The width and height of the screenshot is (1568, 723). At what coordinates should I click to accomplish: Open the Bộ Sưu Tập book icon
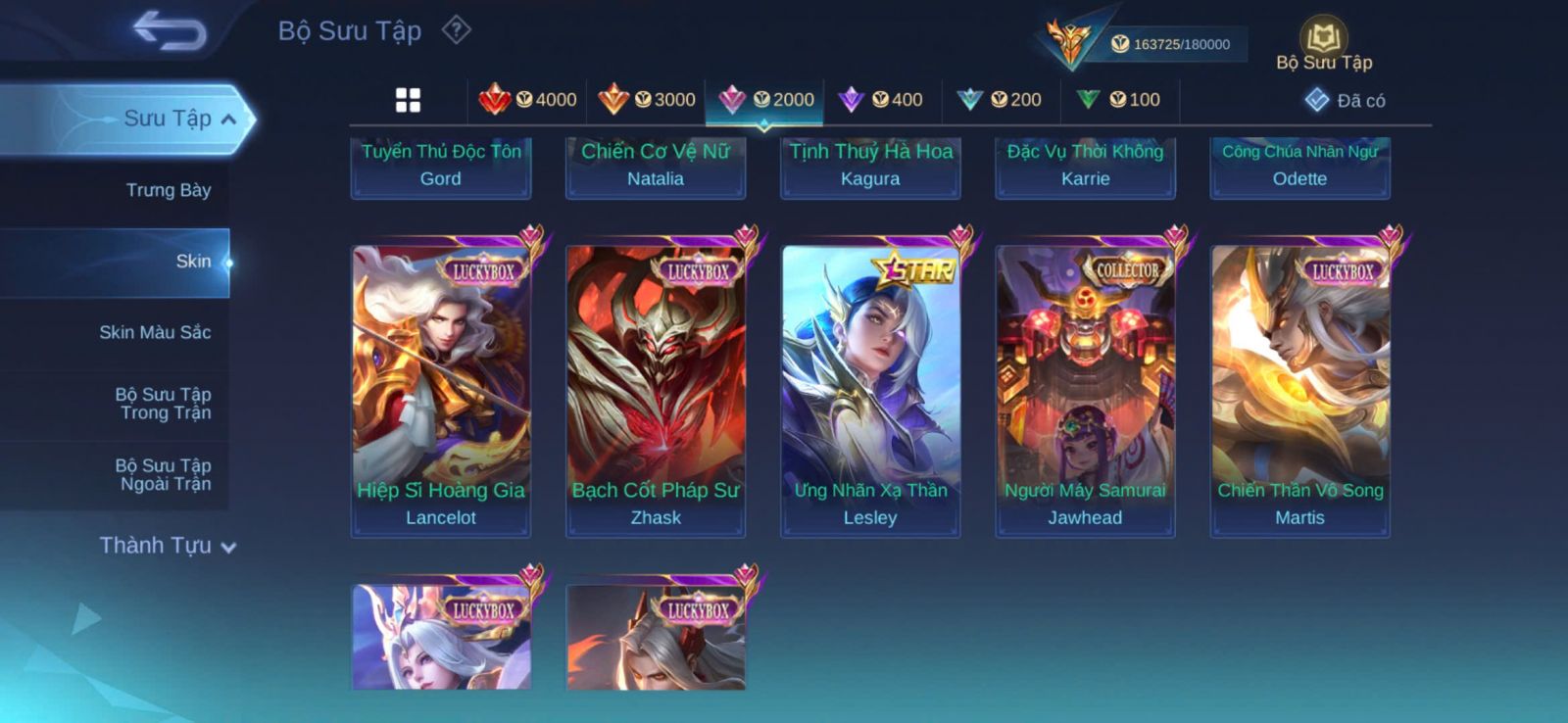tap(1323, 39)
